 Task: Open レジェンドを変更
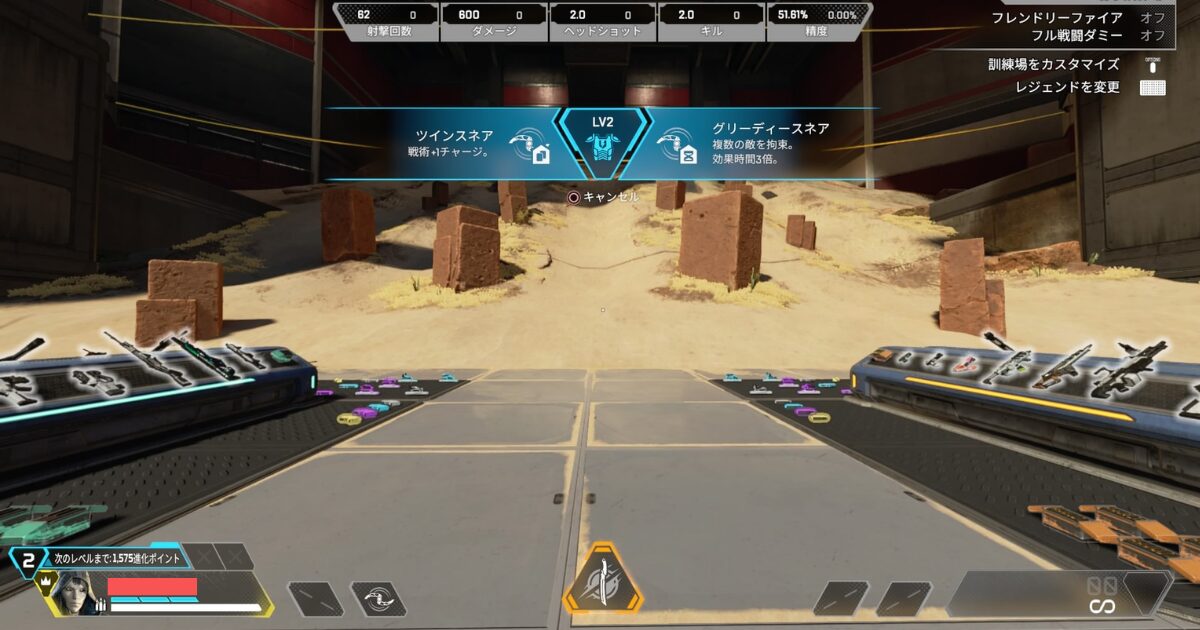1069,88
